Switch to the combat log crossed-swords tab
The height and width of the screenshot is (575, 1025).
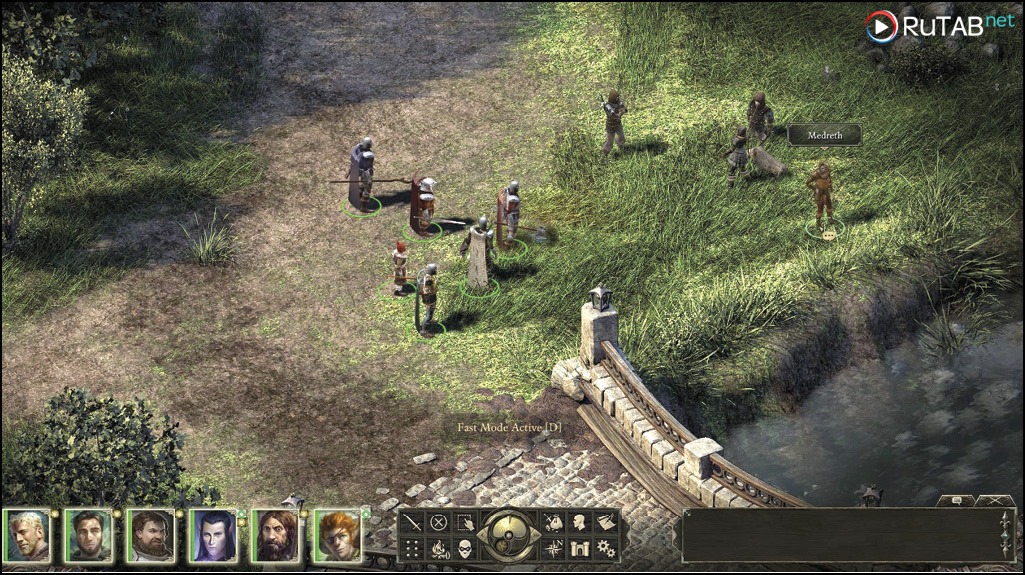point(995,499)
